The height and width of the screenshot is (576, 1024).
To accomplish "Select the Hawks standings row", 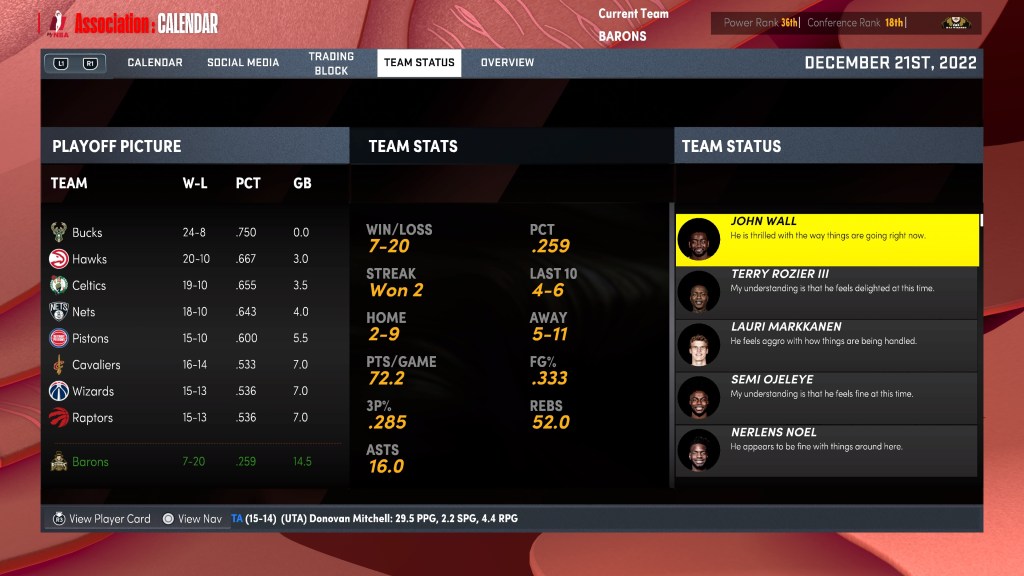I will point(190,259).
